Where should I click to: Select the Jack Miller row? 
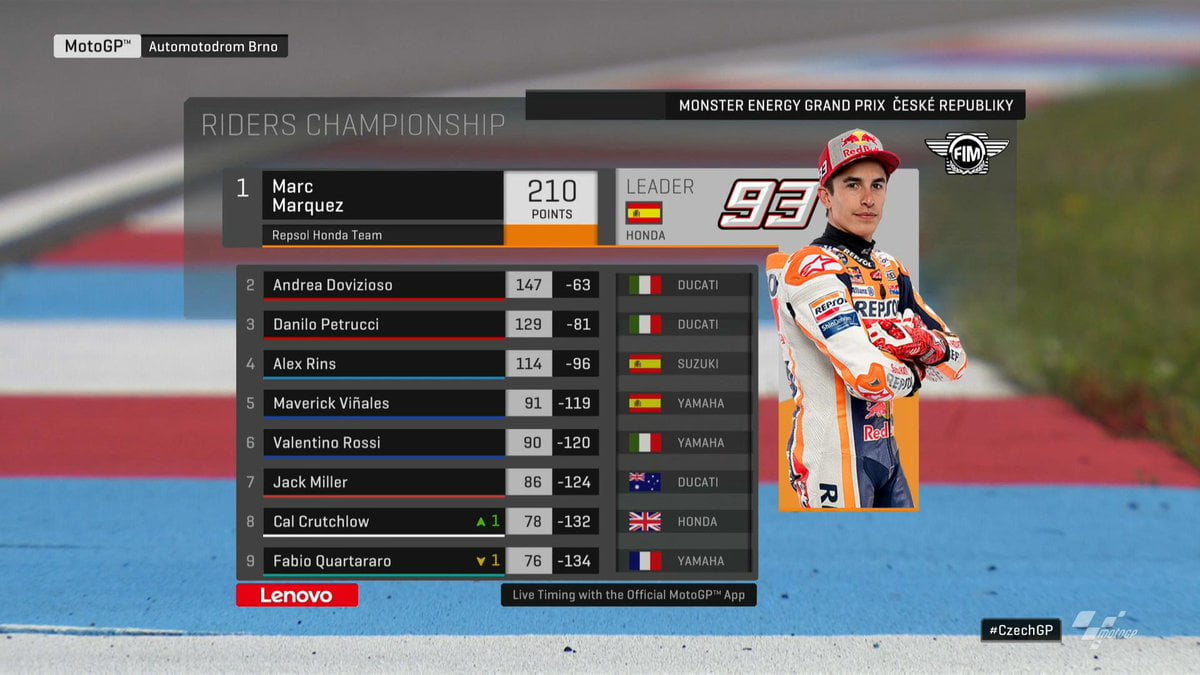[383, 482]
